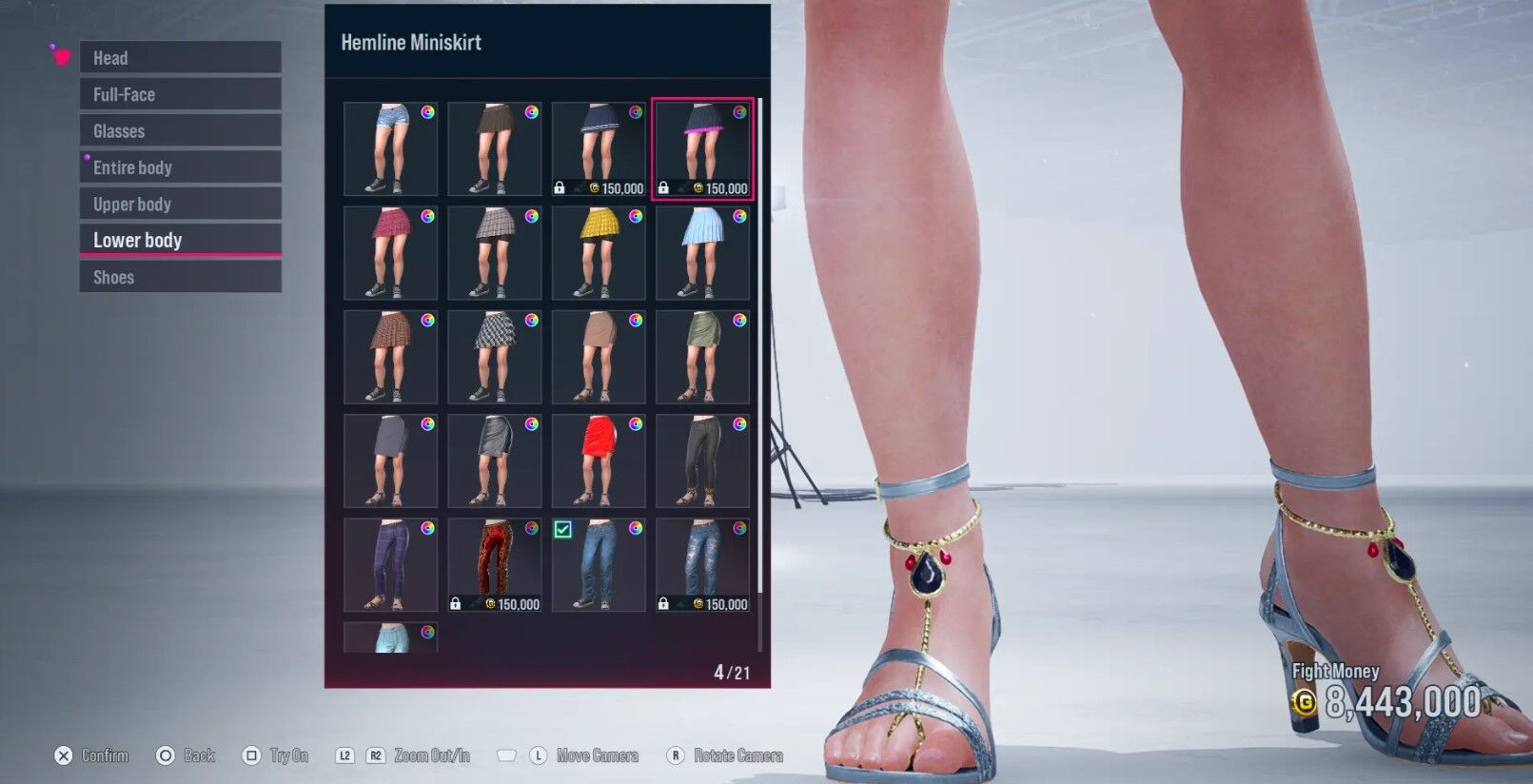
Task: Select the shiny red pencil skirt
Action: [x=599, y=461]
